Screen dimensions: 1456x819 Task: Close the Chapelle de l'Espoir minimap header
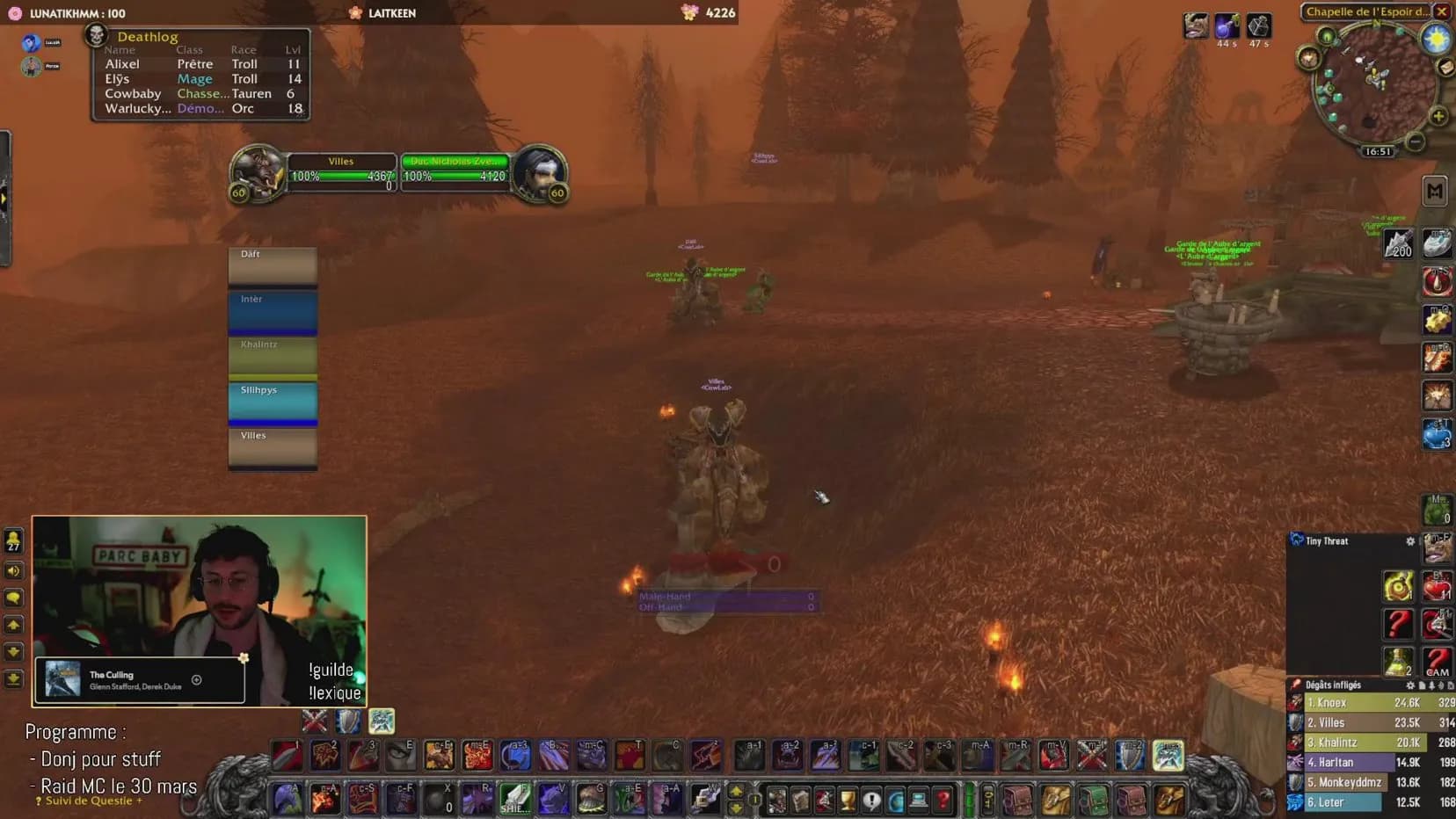1442,11
